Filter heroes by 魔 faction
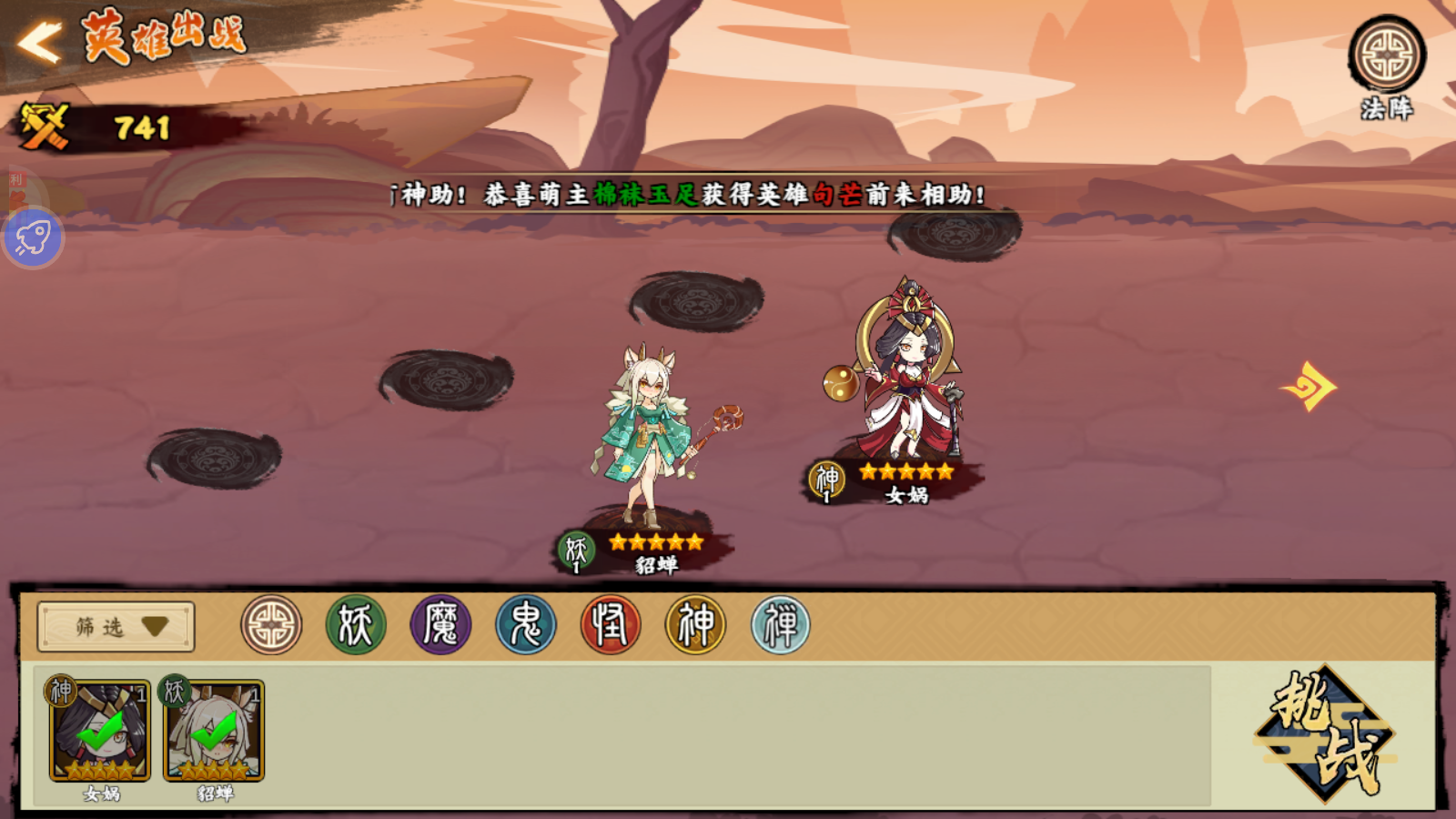The width and height of the screenshot is (1456, 819). (x=441, y=625)
